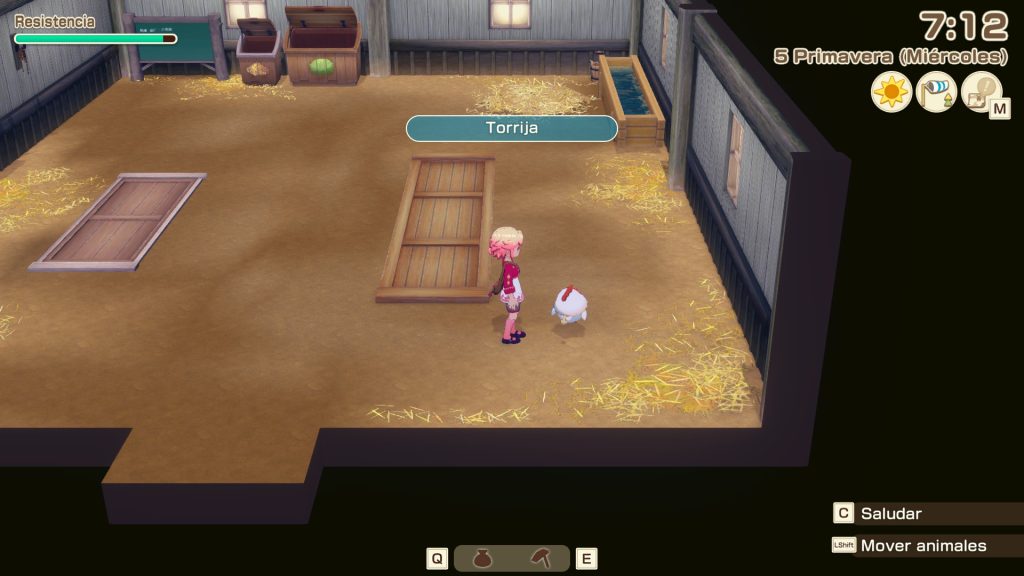Click the sunny weather icon

click(x=891, y=92)
